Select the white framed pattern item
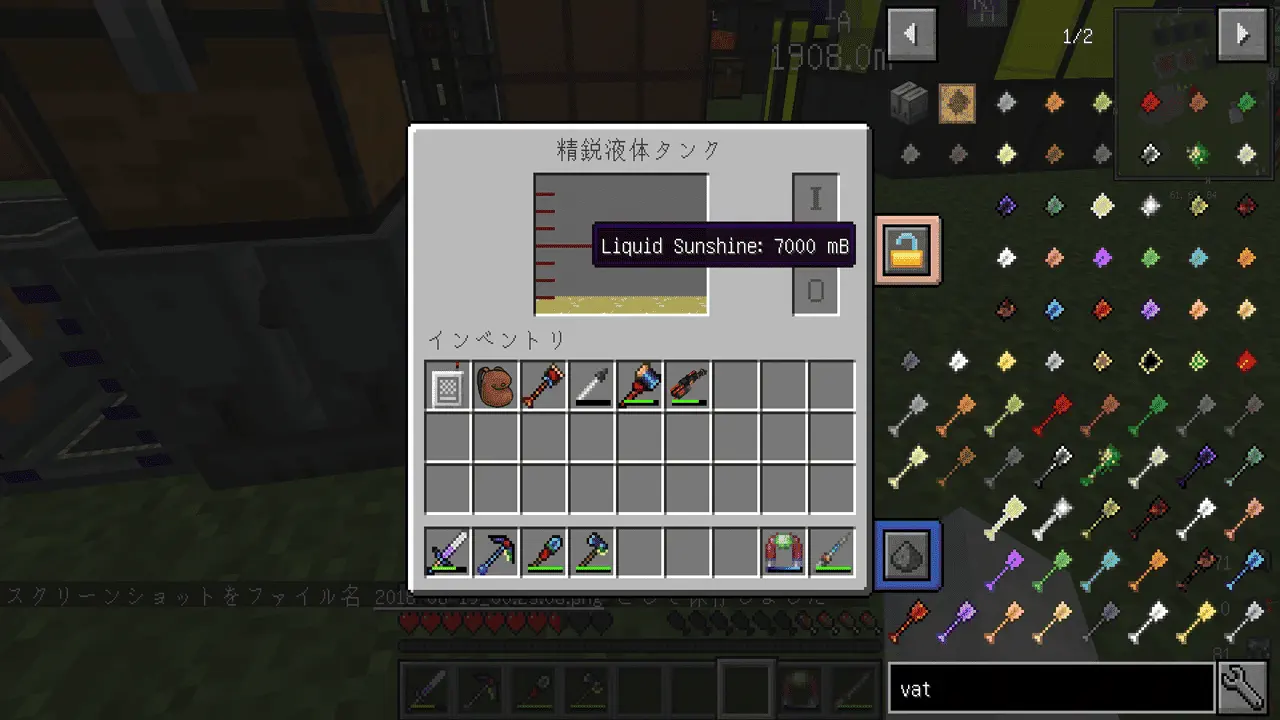This screenshot has width=1280, height=720. point(448,386)
